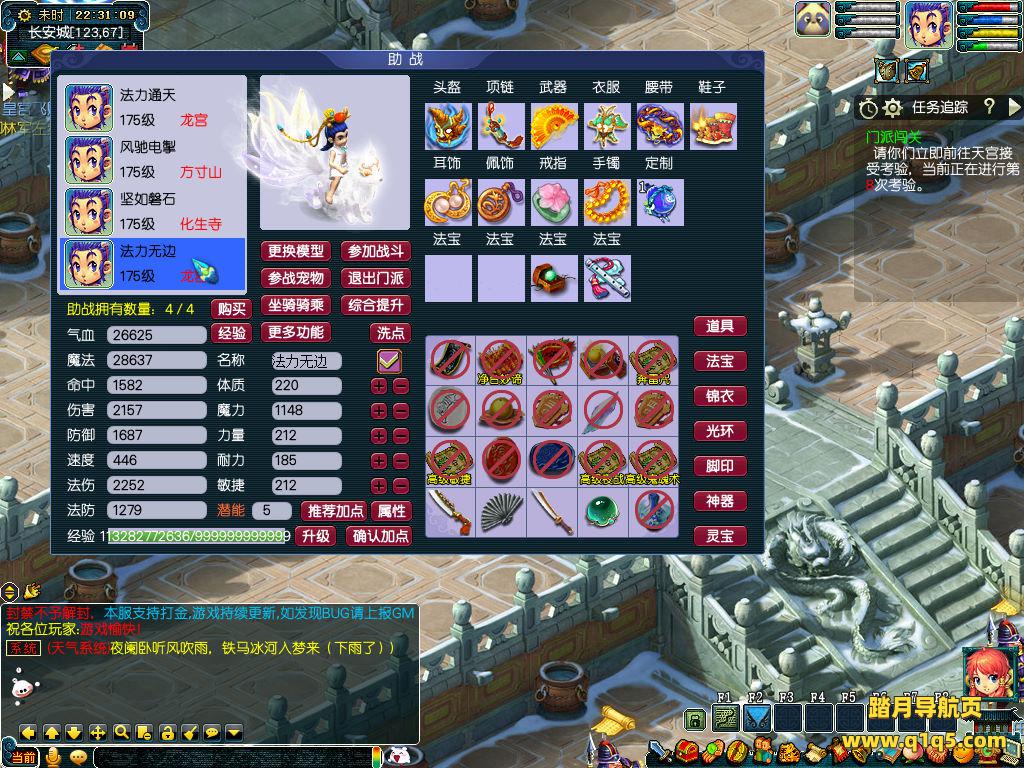Click the 综合提升 button
1024x768 pixels.
pyautogui.click(x=375, y=305)
